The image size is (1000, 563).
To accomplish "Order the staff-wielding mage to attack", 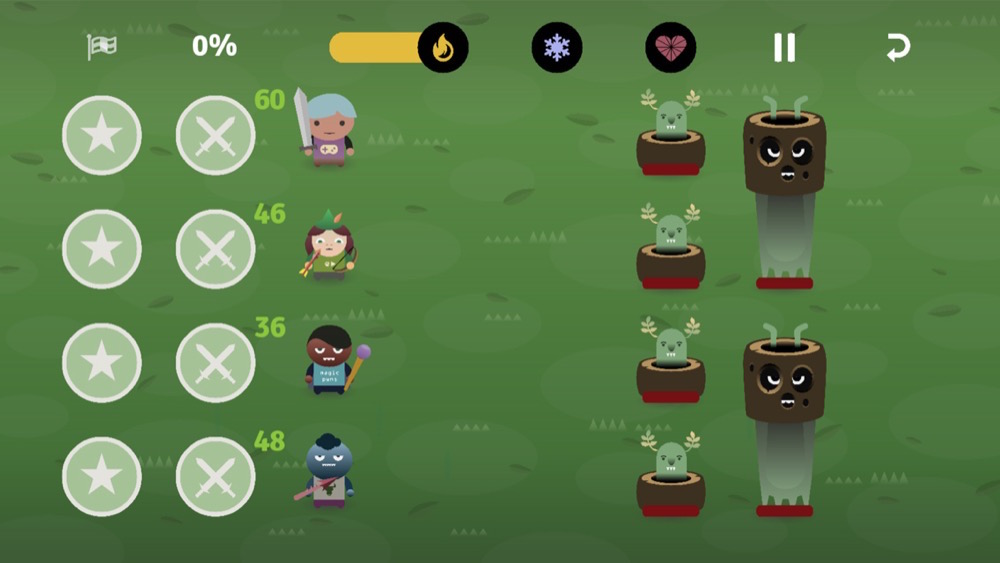I will click(215, 363).
